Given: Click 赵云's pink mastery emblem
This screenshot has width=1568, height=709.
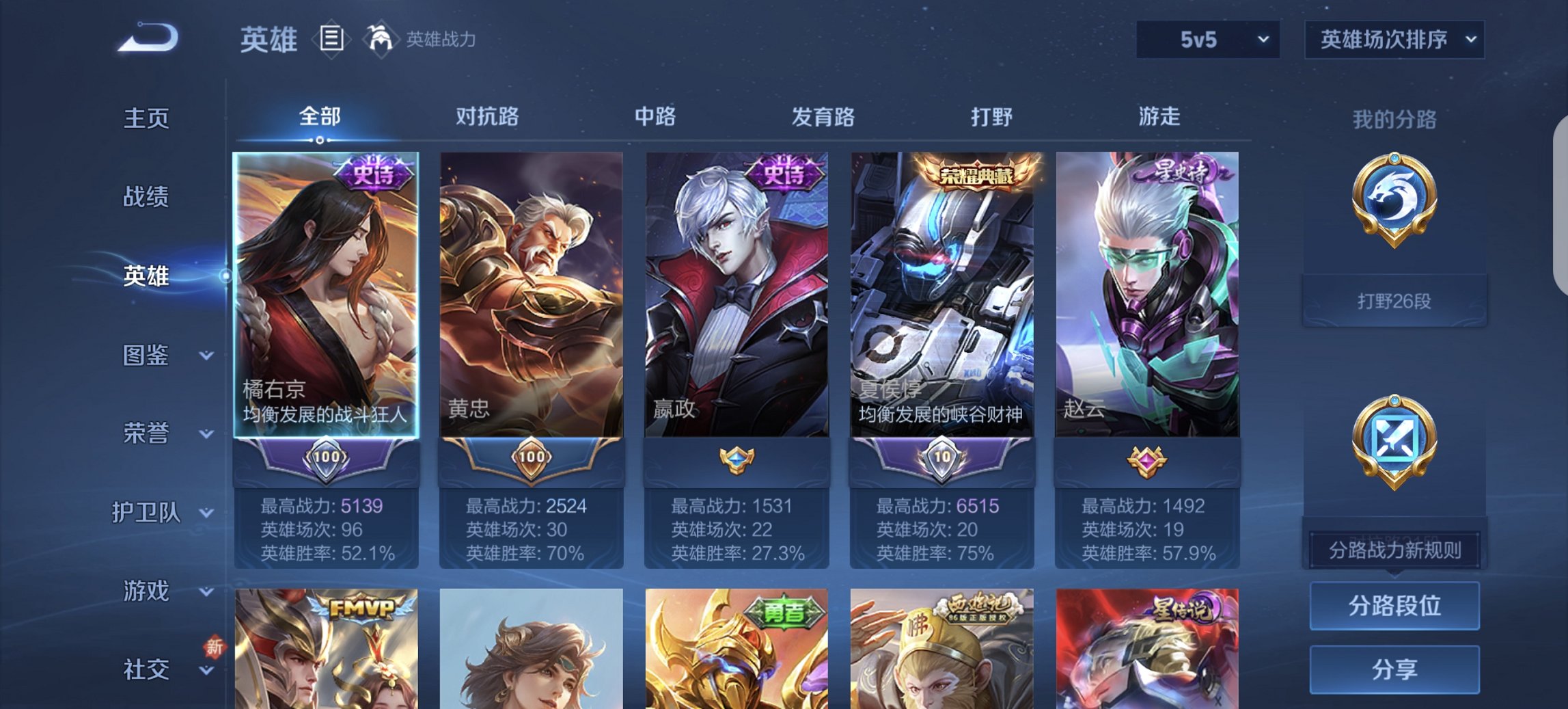Looking at the screenshot, I should point(1144,462).
